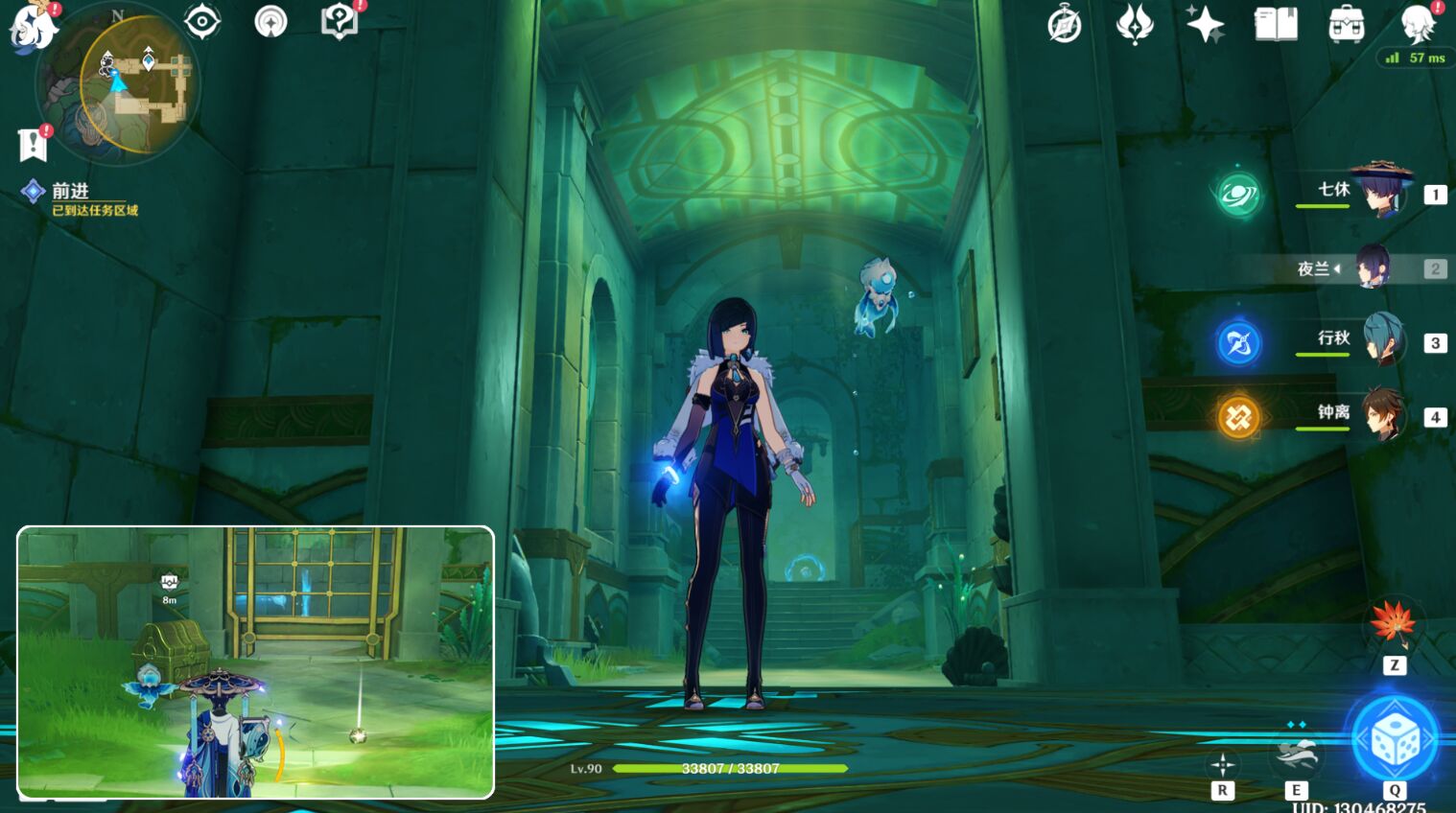Switch to party member 钟离

1381,415
